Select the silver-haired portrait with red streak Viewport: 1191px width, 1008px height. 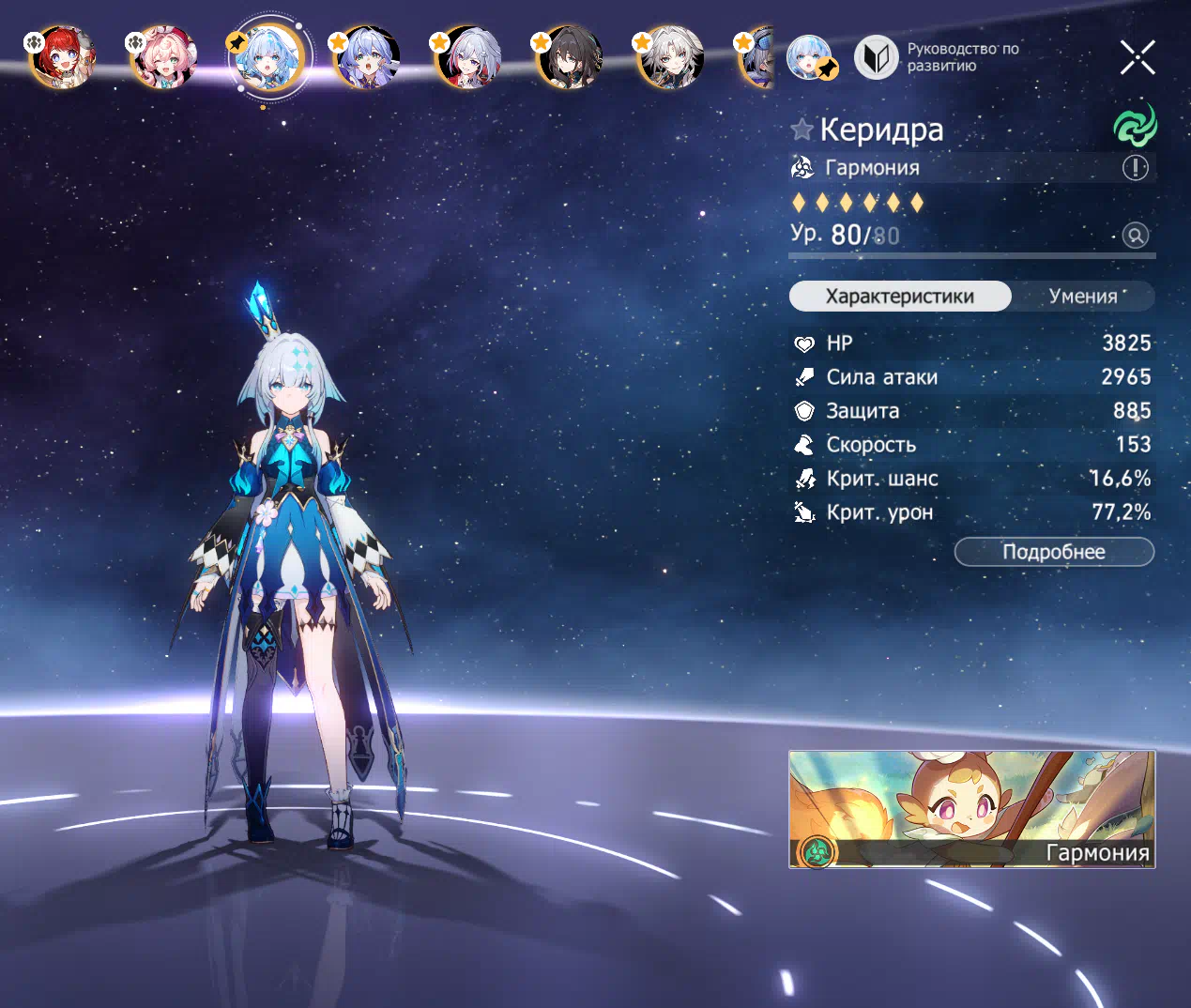pyautogui.click(x=469, y=56)
